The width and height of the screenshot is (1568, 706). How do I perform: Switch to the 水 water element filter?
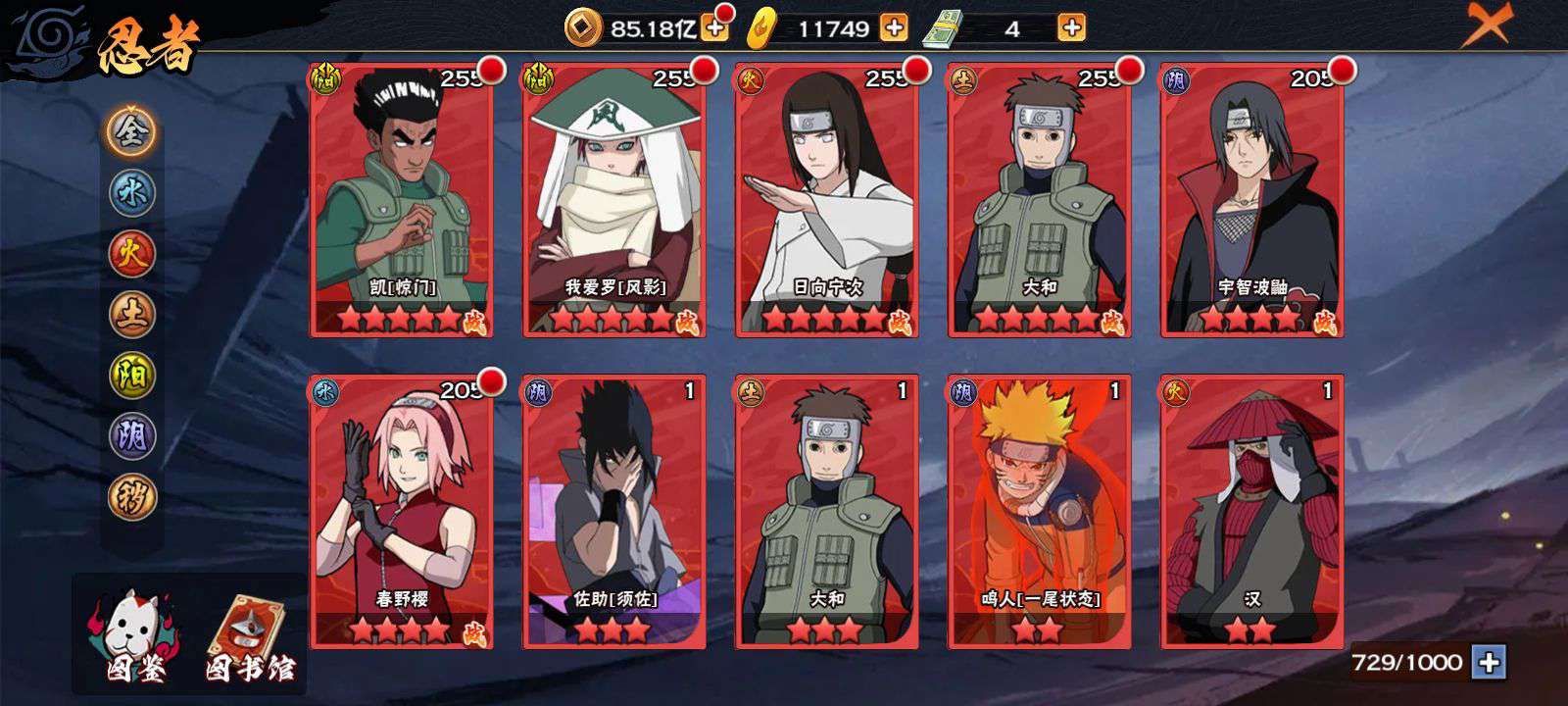pyautogui.click(x=131, y=192)
